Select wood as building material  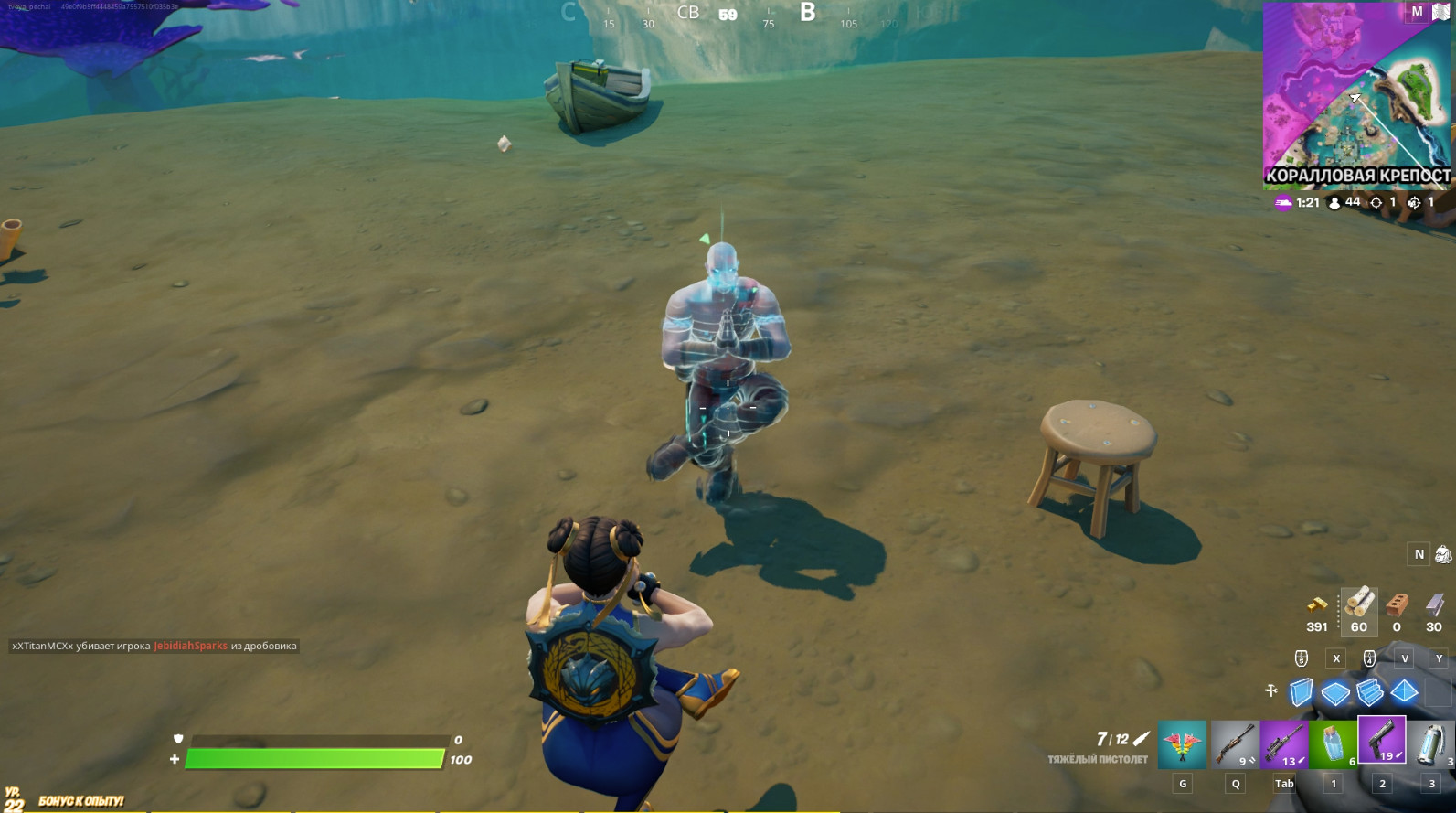(1359, 604)
